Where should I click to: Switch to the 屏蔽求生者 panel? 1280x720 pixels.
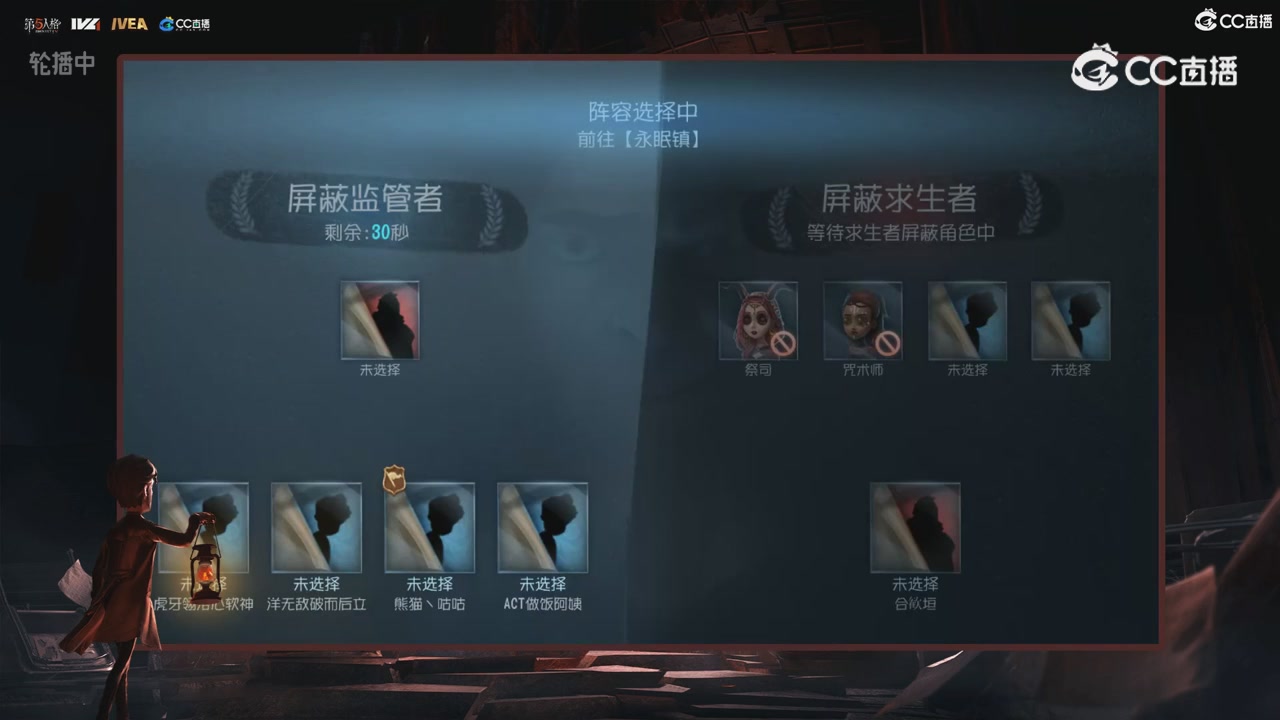[898, 197]
